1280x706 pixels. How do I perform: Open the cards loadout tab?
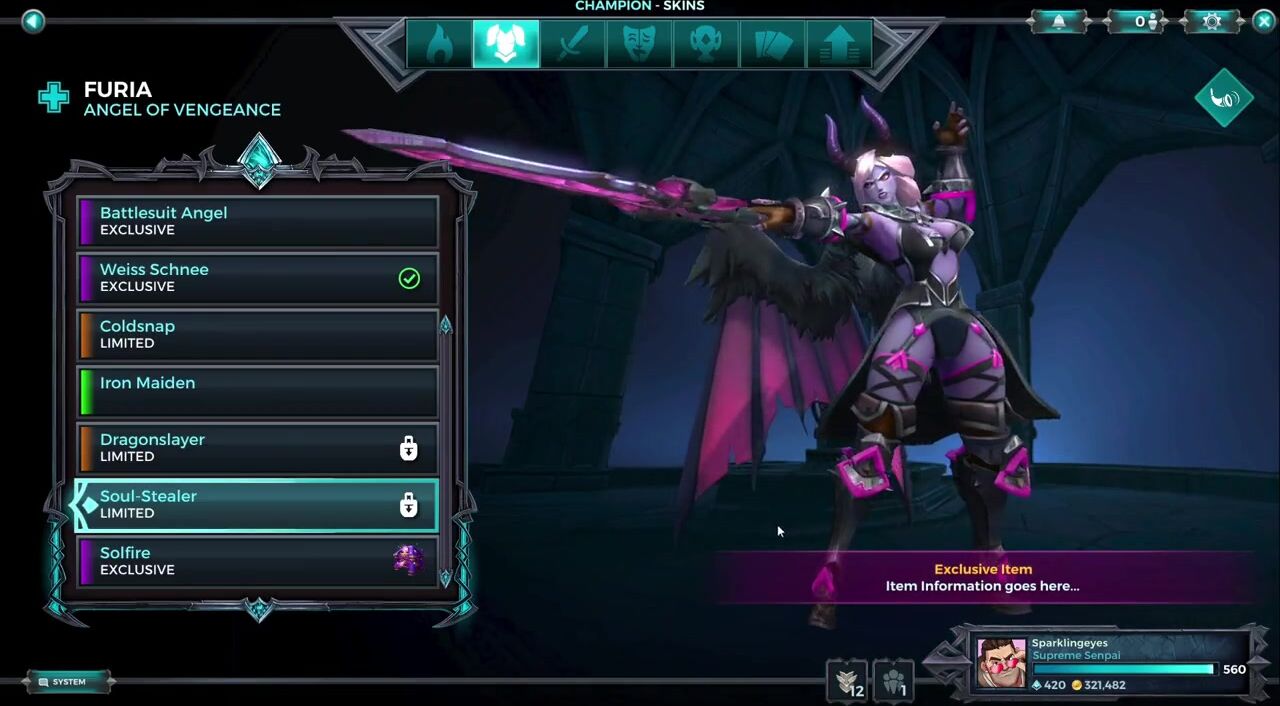click(x=772, y=45)
